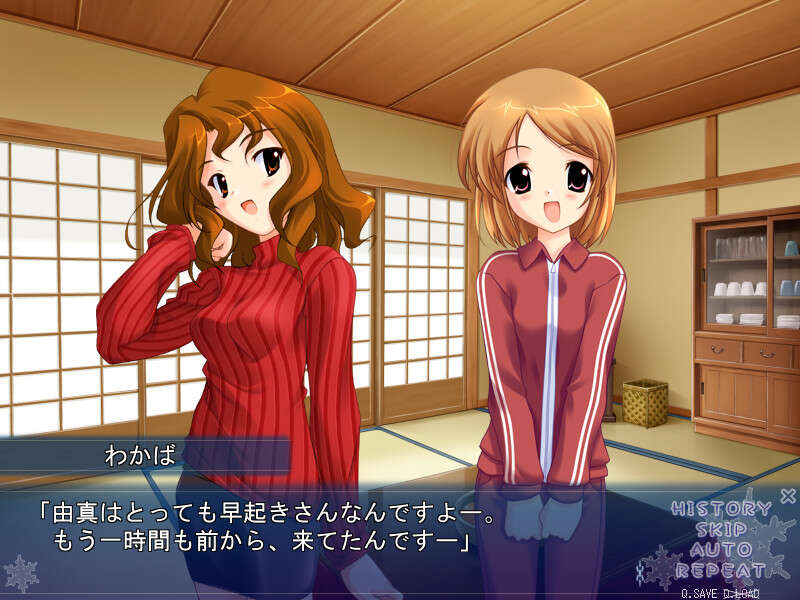Quick save with Q.SAVE
800x600 pixels.
(698, 593)
